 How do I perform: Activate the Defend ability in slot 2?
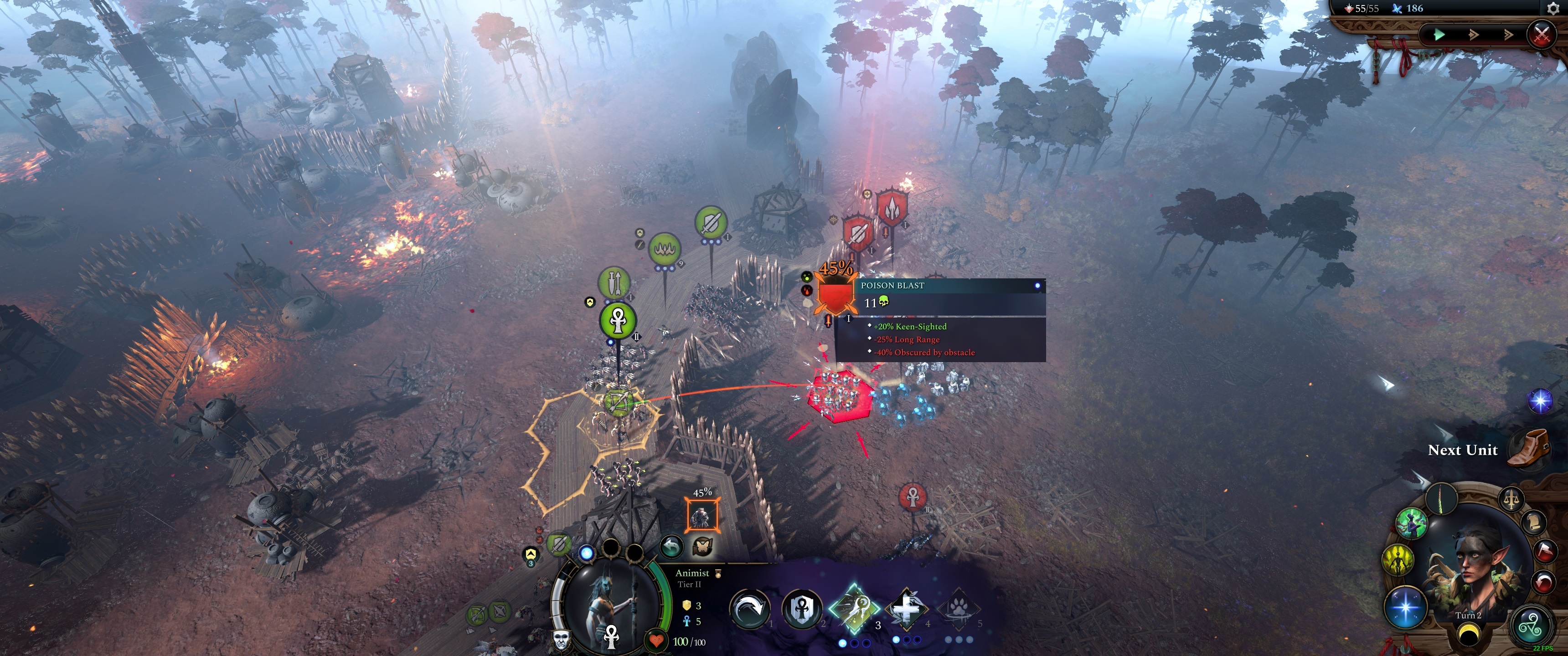804,610
